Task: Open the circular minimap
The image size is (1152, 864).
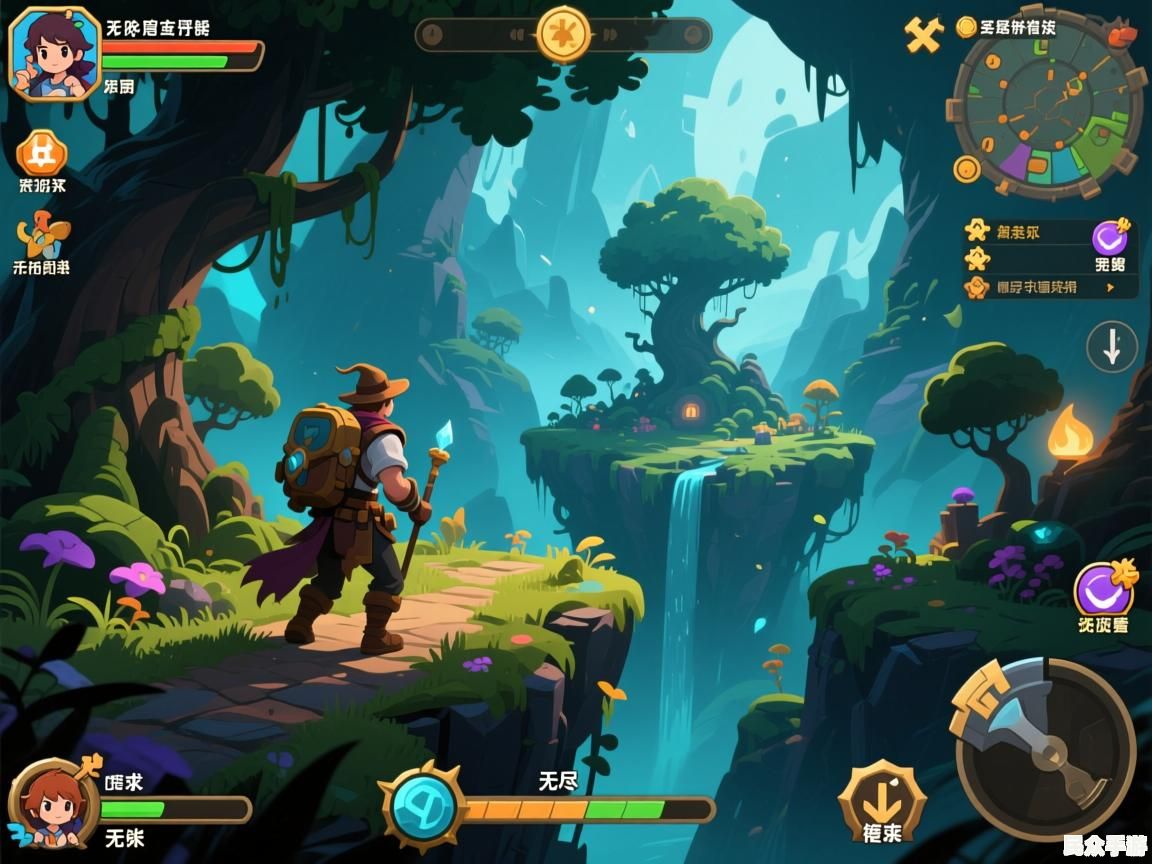Action: click(1046, 105)
